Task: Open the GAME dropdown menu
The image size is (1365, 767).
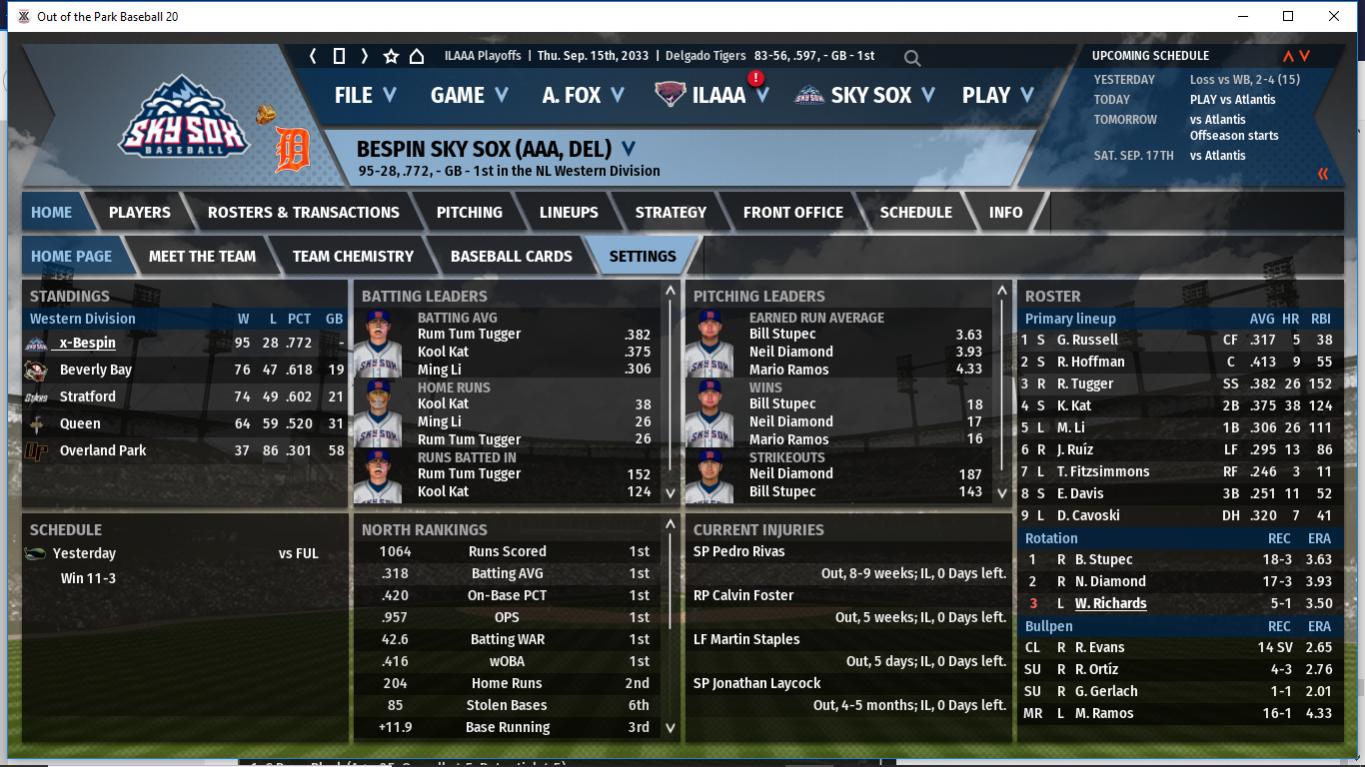Action: coord(469,95)
